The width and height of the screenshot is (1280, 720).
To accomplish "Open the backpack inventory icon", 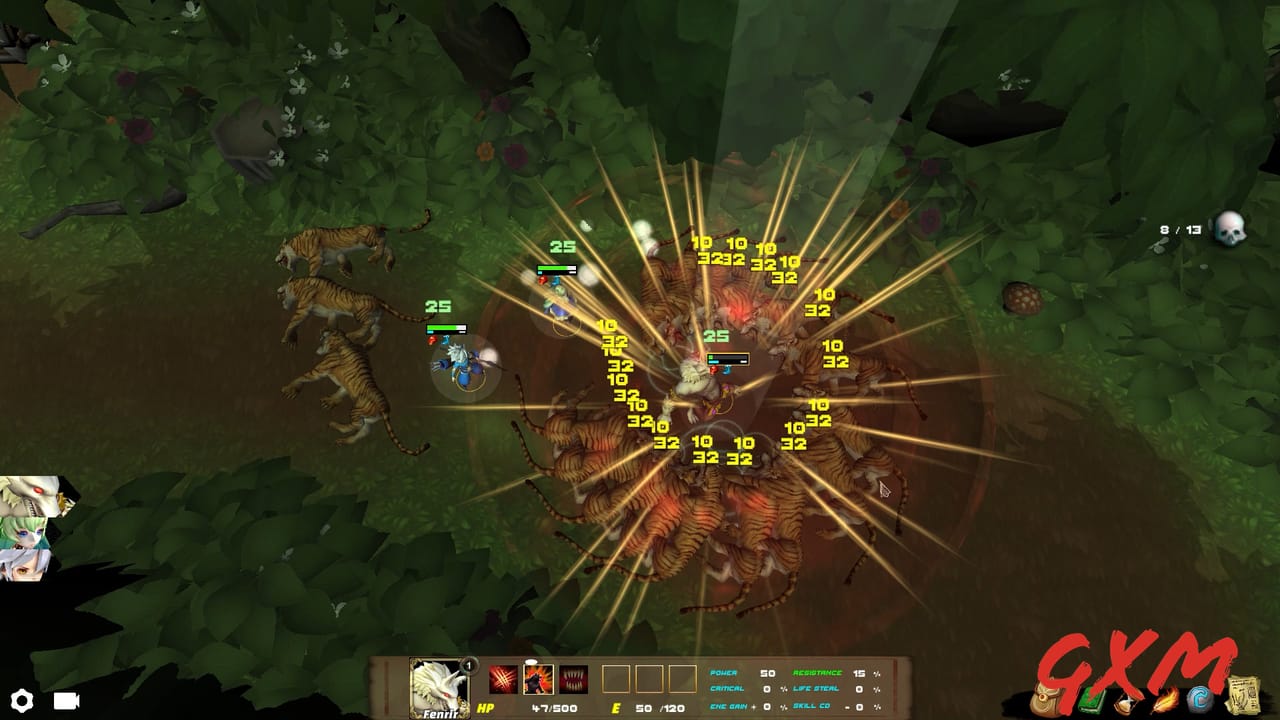I will click(1045, 699).
